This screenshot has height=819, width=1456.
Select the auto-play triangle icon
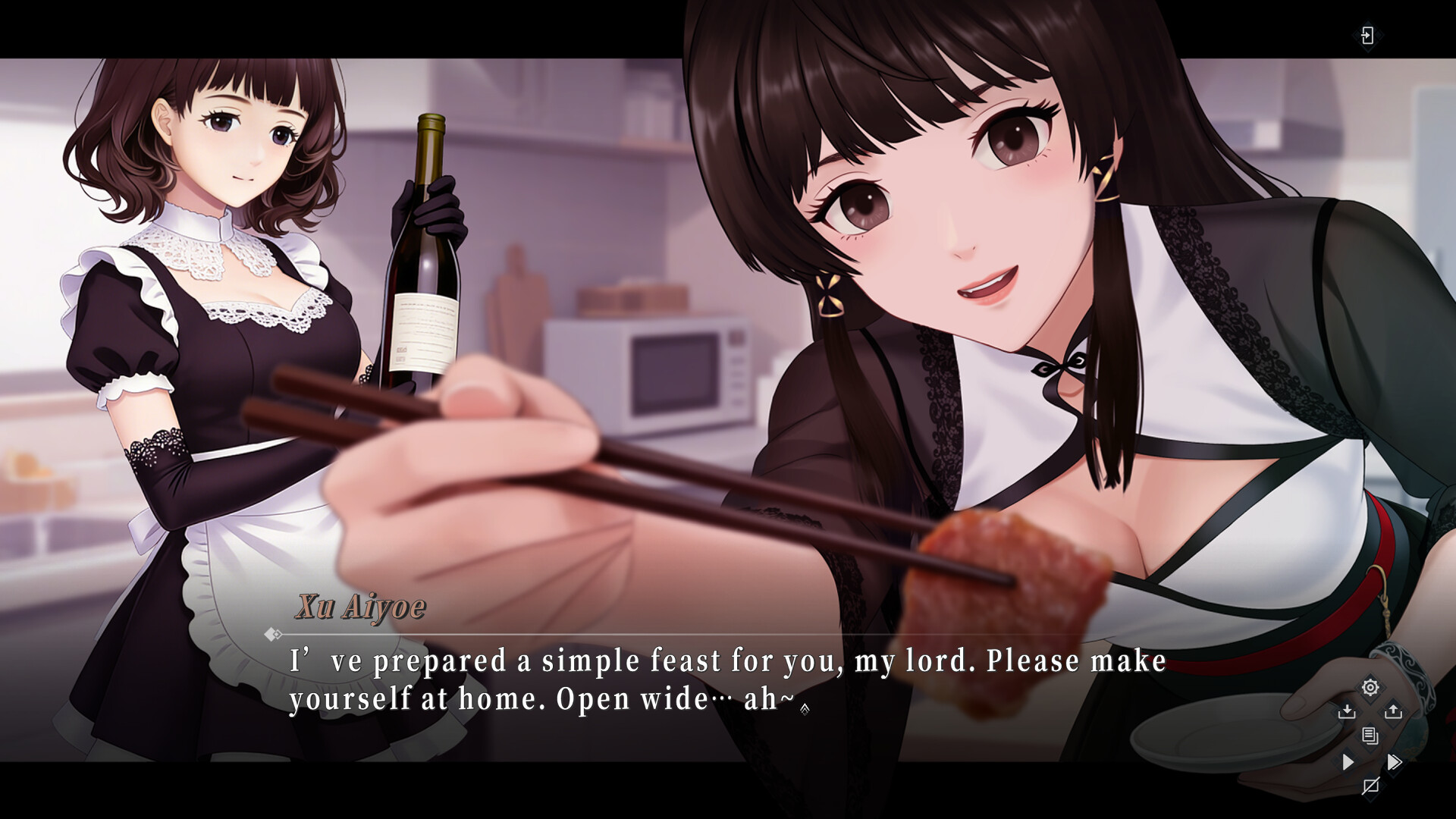pyautogui.click(x=1348, y=763)
